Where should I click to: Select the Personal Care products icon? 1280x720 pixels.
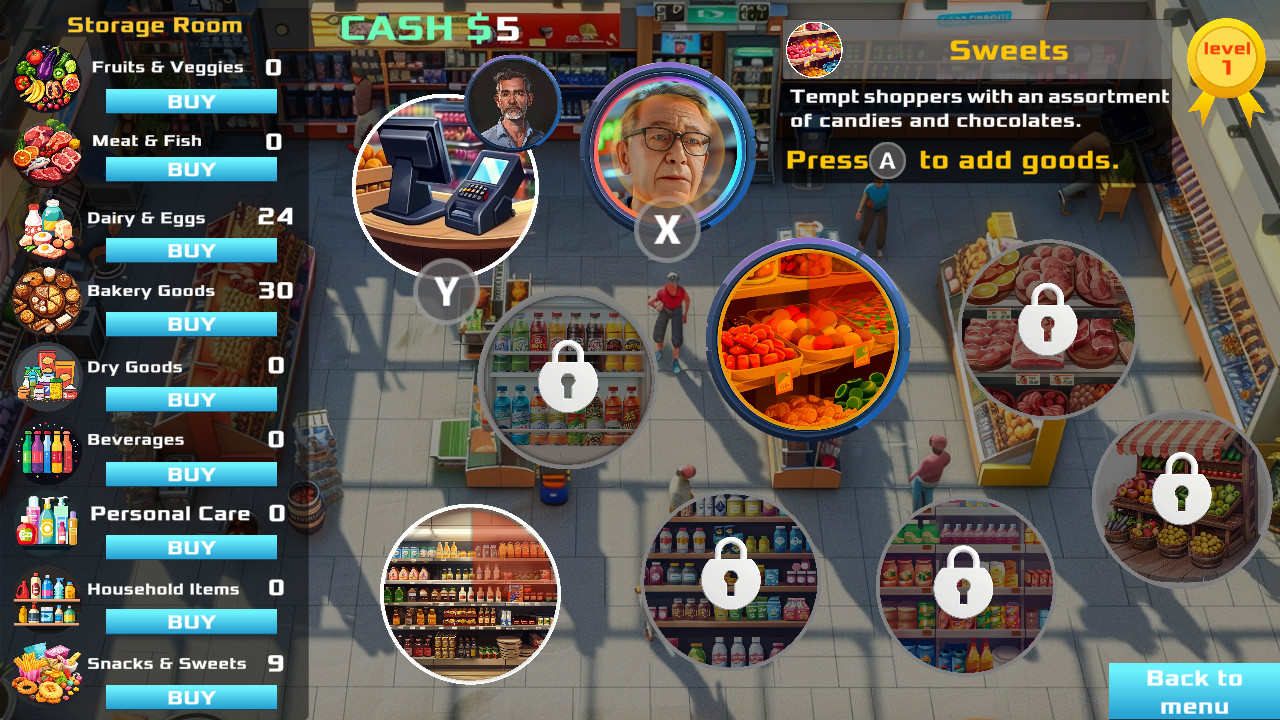46,524
